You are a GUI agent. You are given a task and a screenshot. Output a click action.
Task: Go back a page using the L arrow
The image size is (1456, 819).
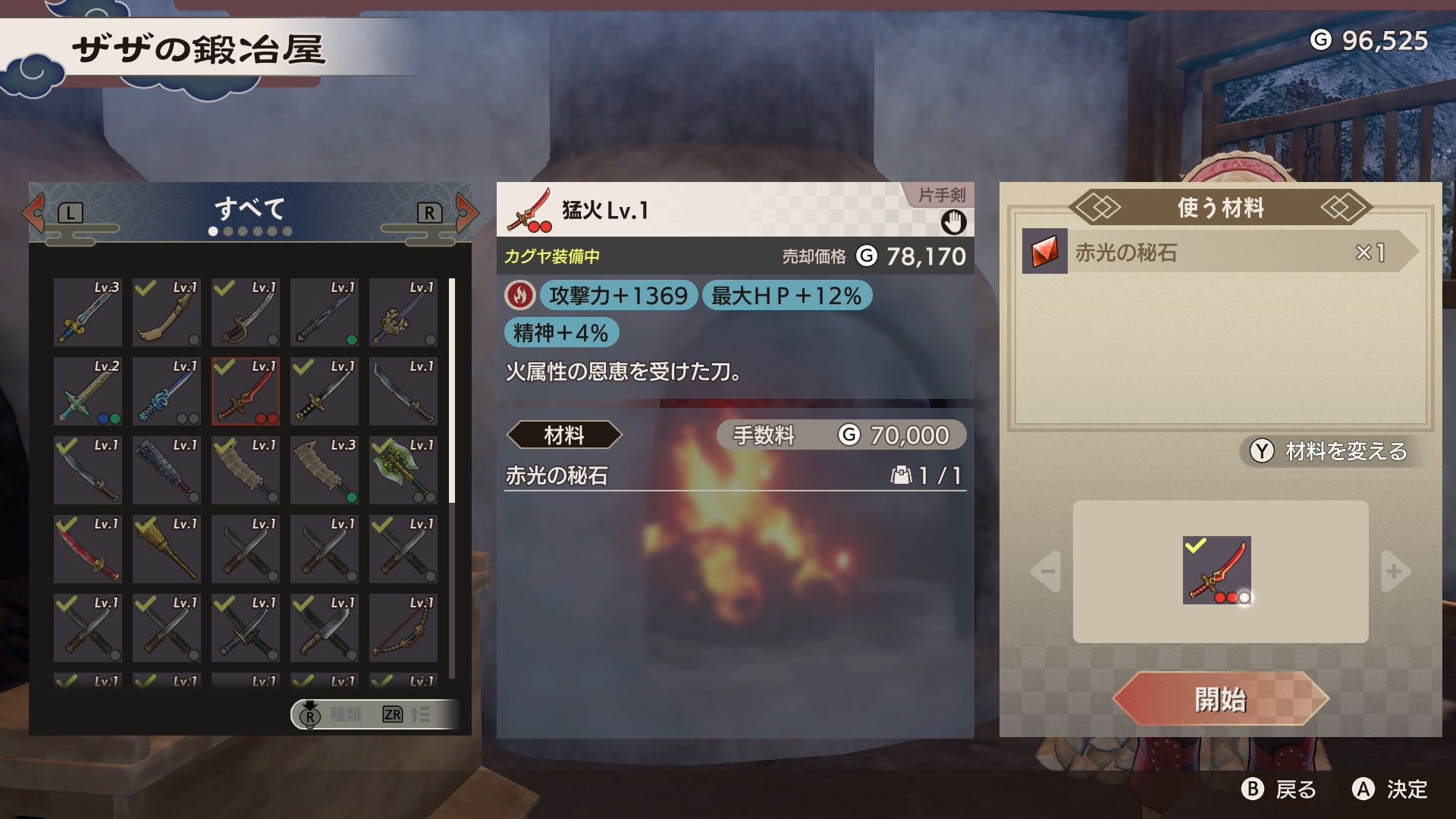coord(30,212)
